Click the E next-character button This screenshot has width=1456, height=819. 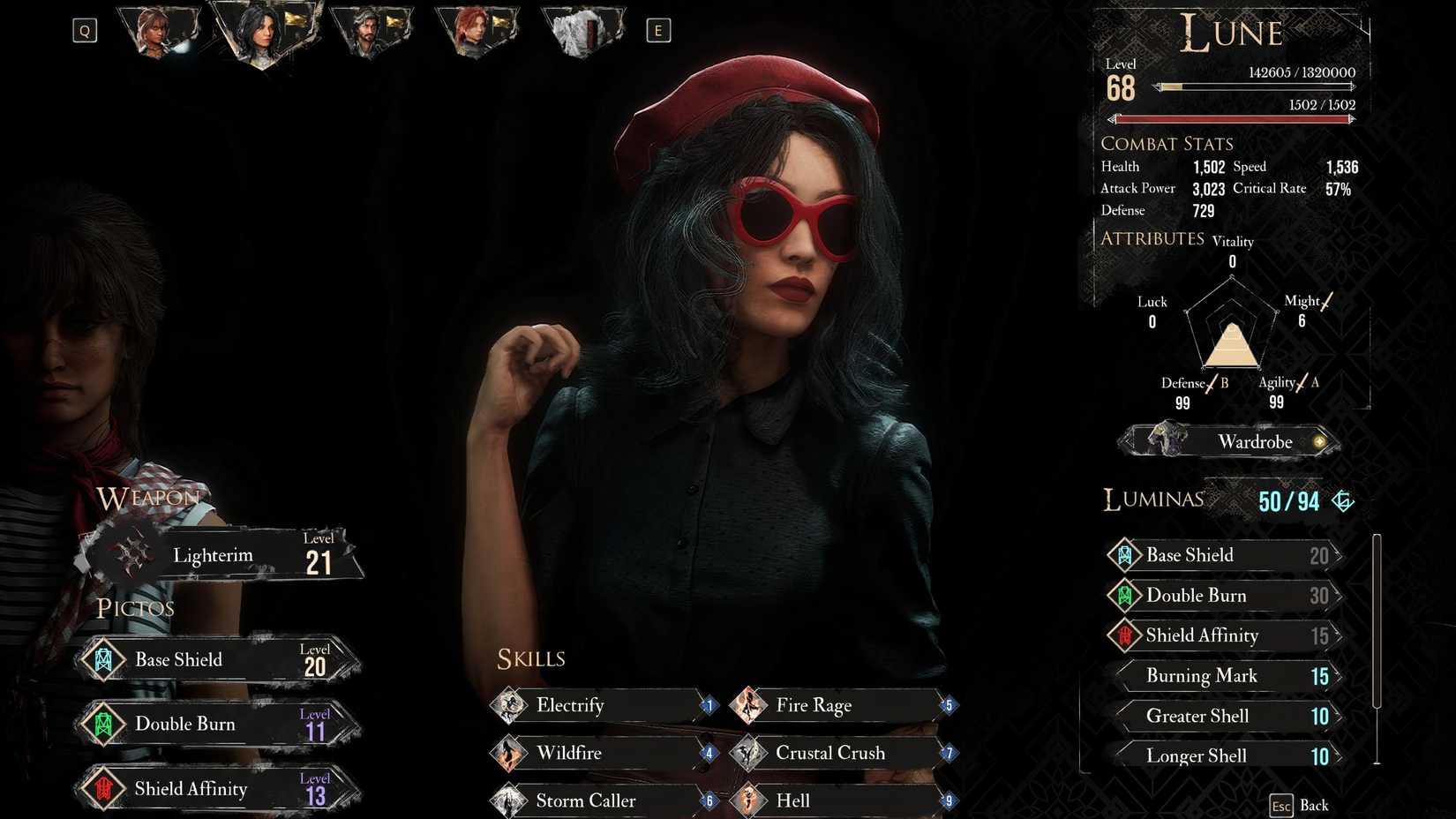pyautogui.click(x=659, y=29)
